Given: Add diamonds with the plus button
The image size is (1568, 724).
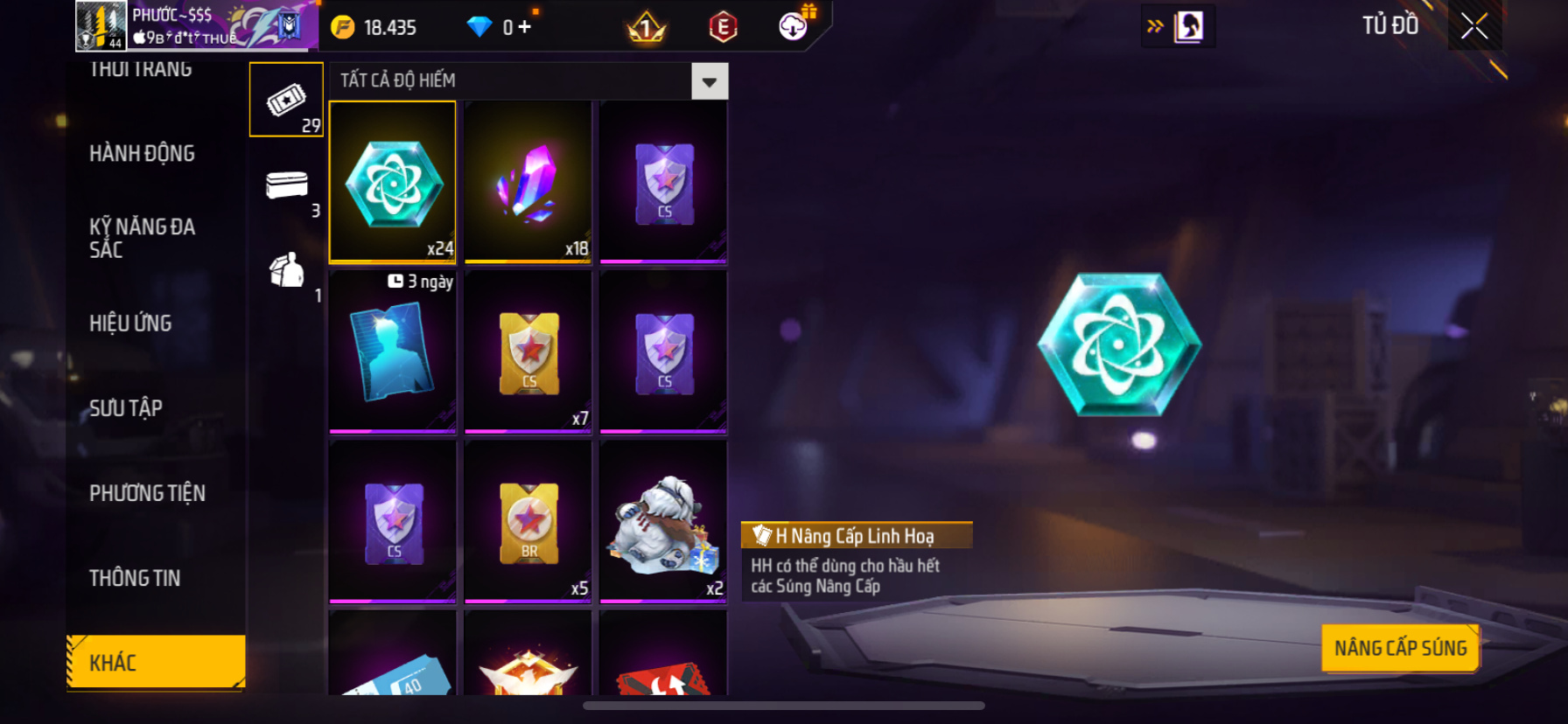Looking at the screenshot, I should [x=524, y=27].
